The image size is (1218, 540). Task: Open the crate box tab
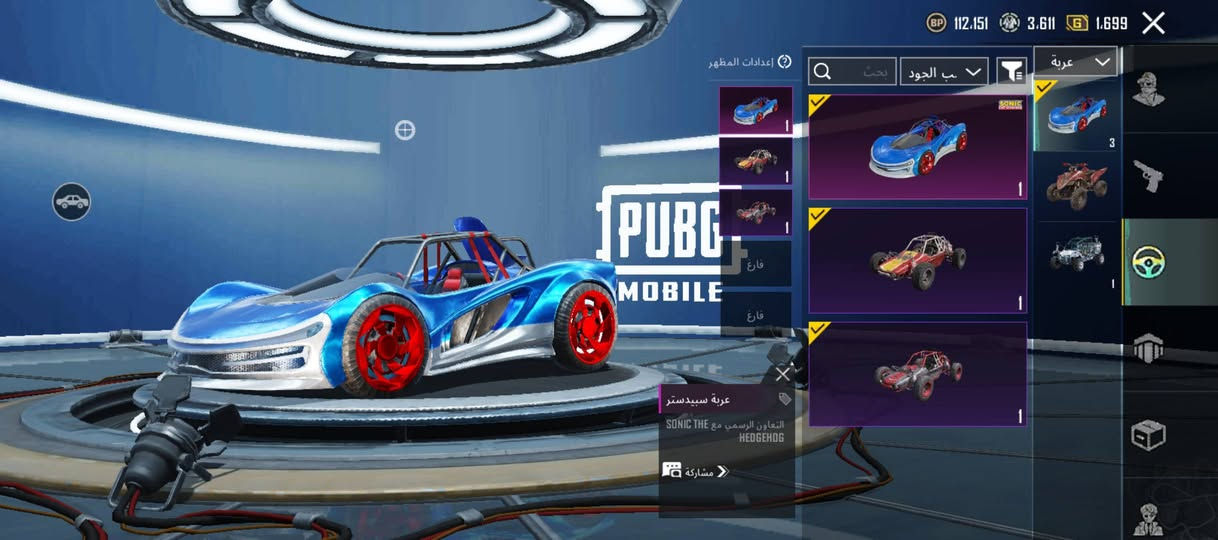point(1148,436)
